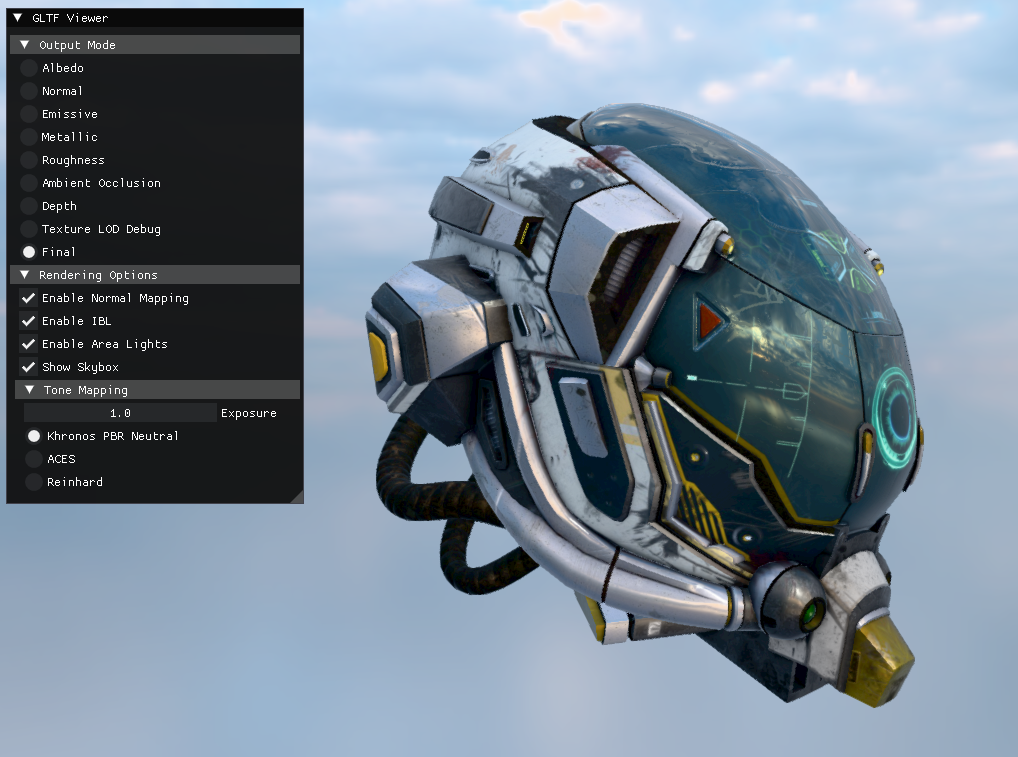The height and width of the screenshot is (757, 1018).
Task: Show the Roughness output
Action: (x=29, y=160)
